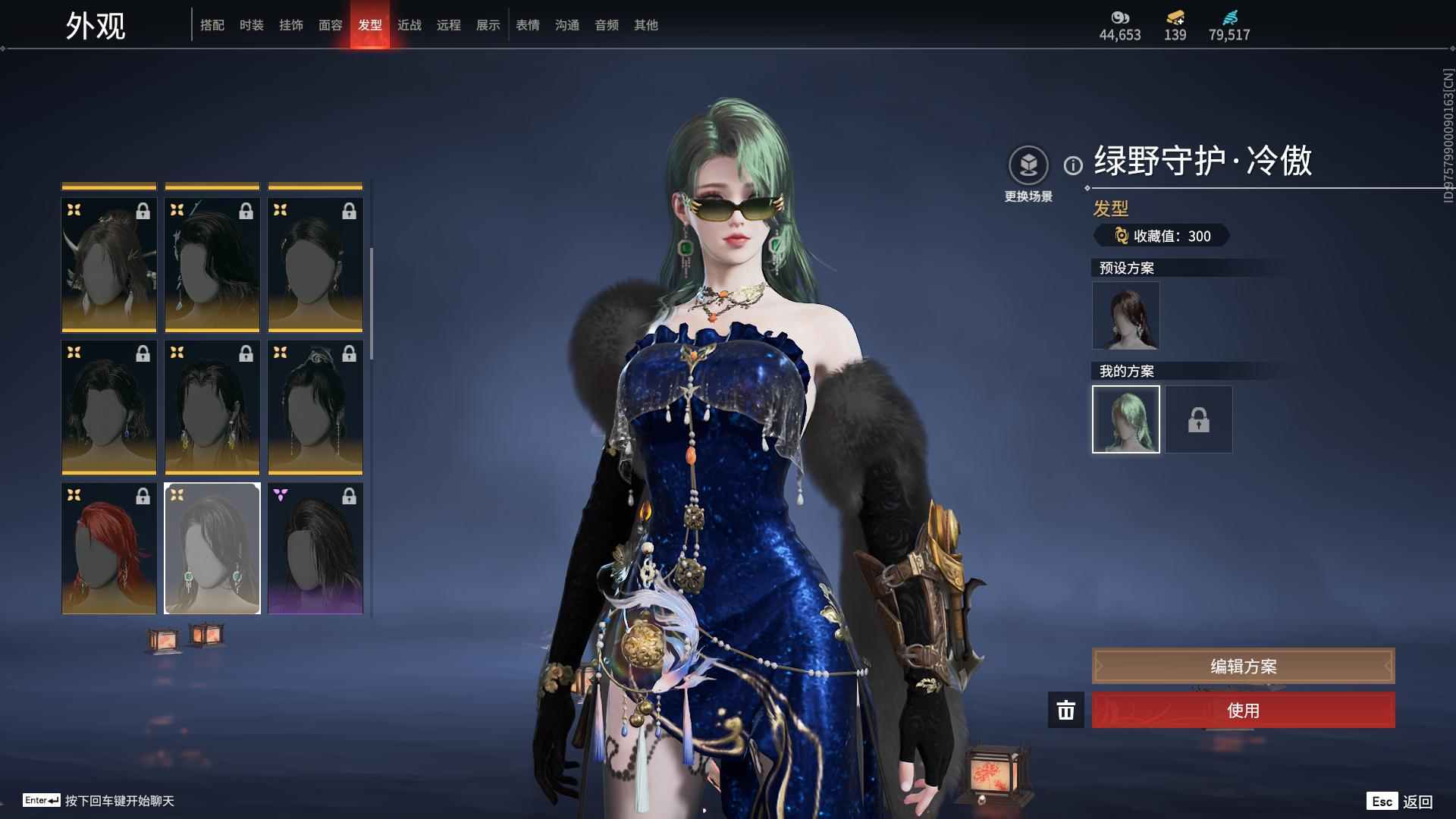Apply the hairstyle with the red 使用 button
This screenshot has height=819, width=1456.
click(1243, 711)
